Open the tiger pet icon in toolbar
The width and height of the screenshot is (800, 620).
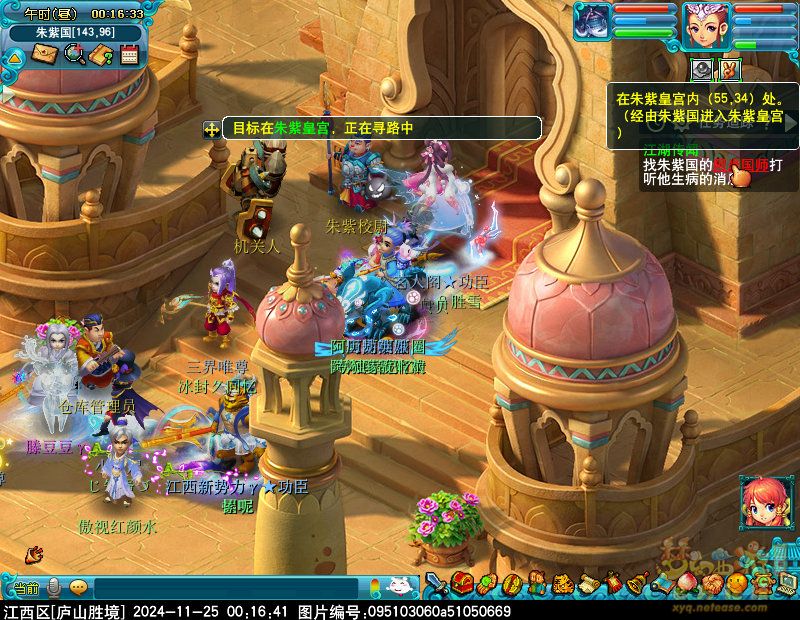click(562, 582)
